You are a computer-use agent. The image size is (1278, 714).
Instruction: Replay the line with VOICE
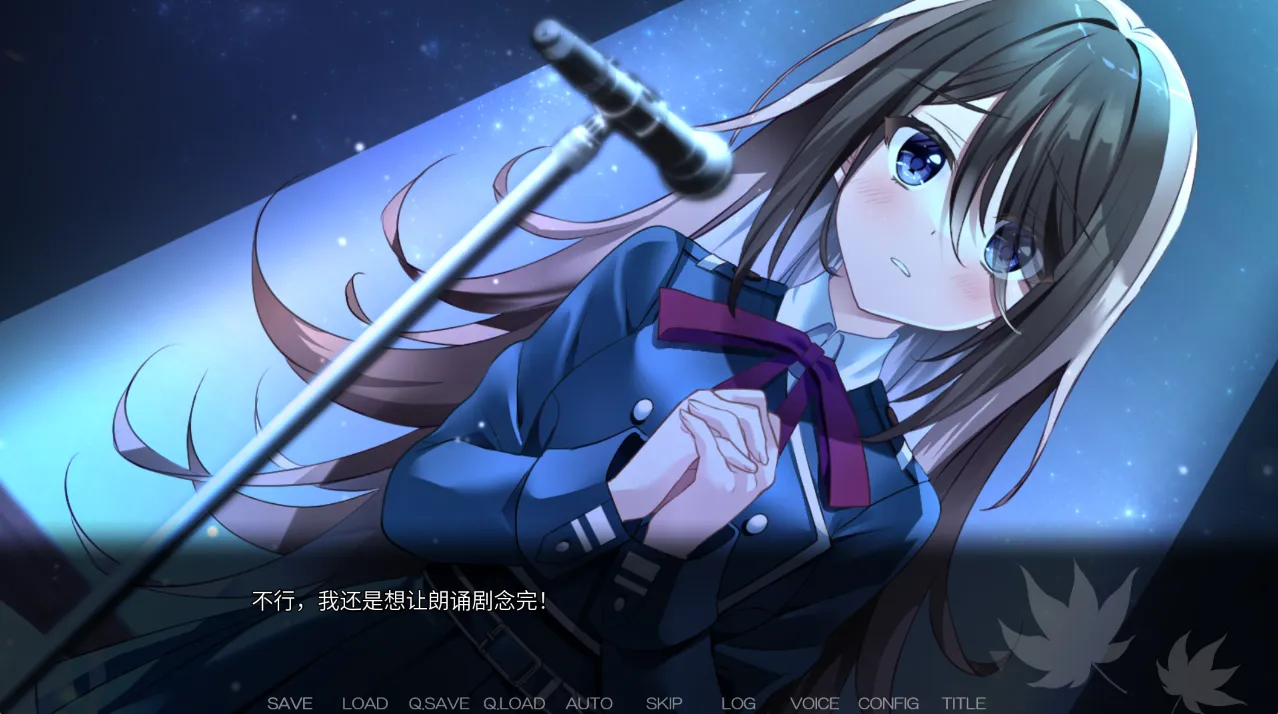[814, 703]
